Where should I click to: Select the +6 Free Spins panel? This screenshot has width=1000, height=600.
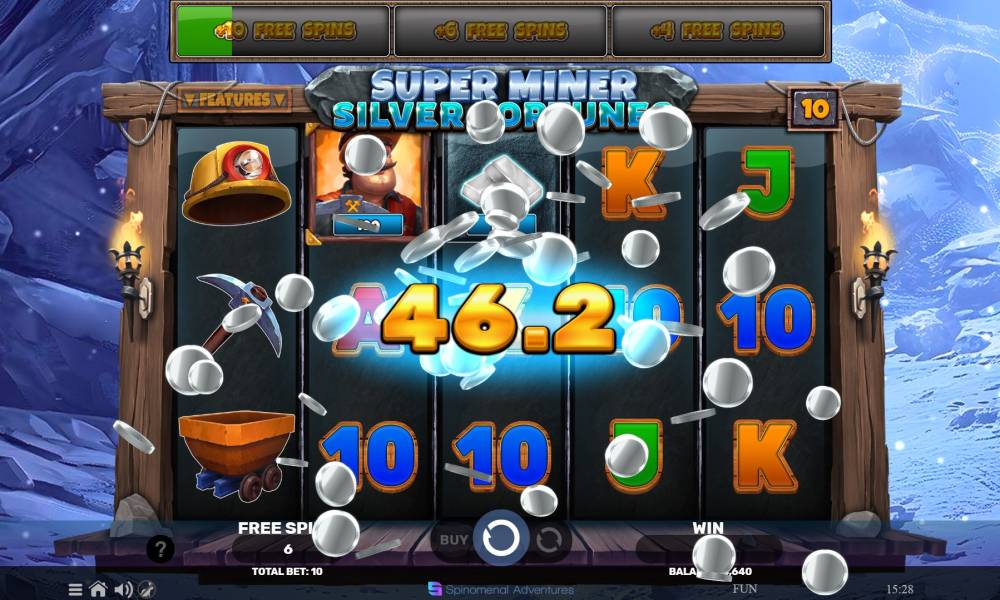pyautogui.click(x=500, y=31)
